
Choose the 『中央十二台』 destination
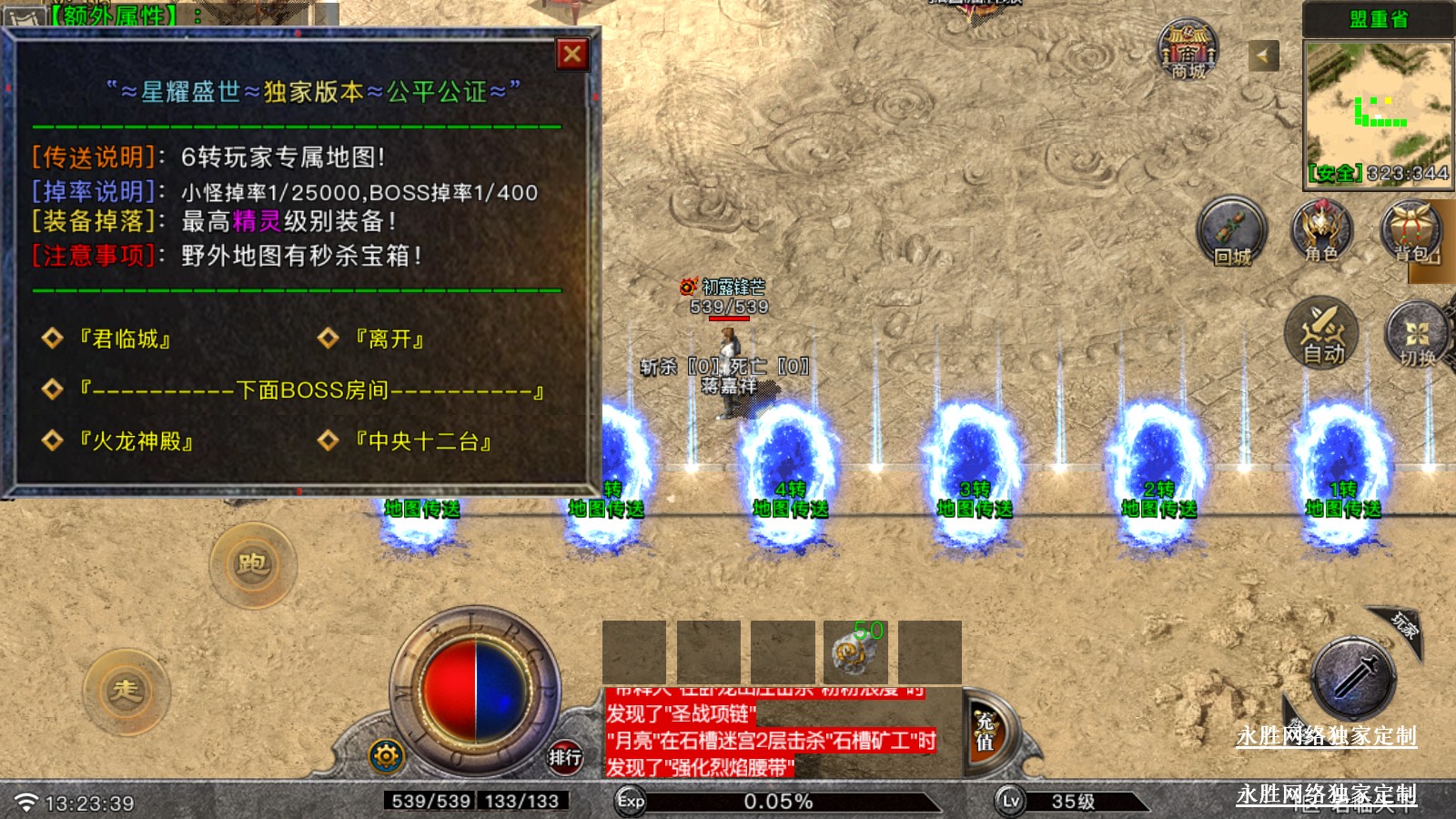click(423, 441)
